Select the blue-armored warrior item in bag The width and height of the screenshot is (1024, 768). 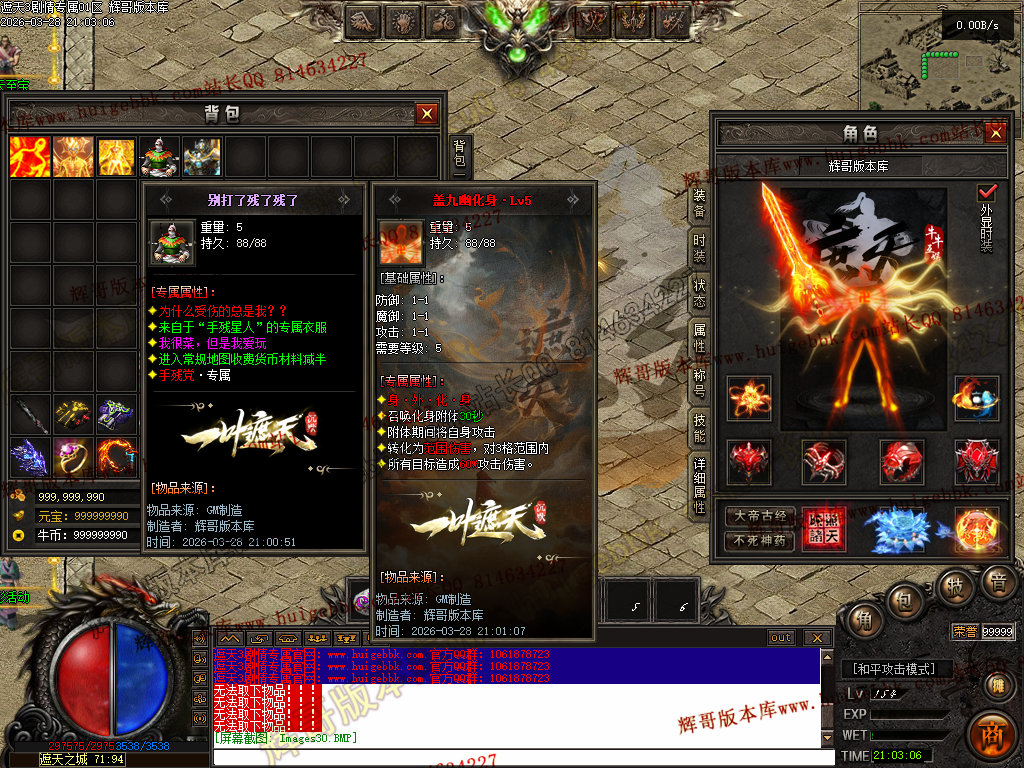tap(202, 157)
